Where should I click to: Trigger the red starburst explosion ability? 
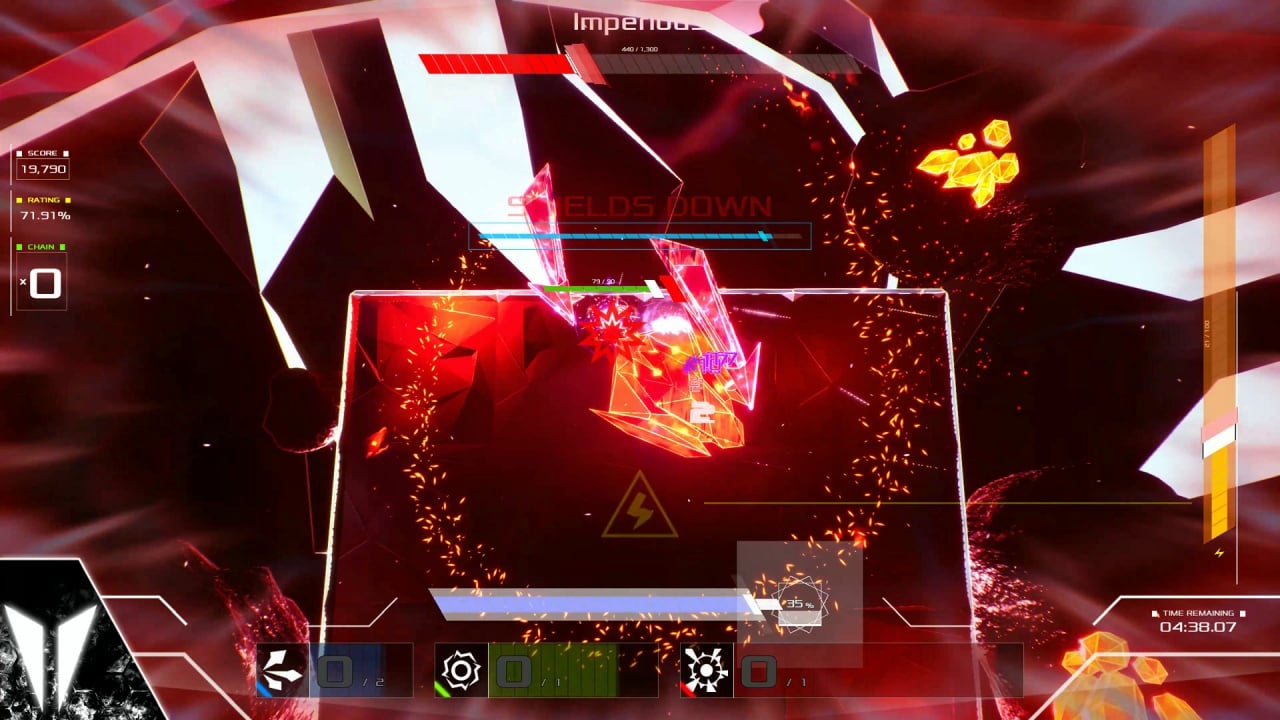click(707, 670)
